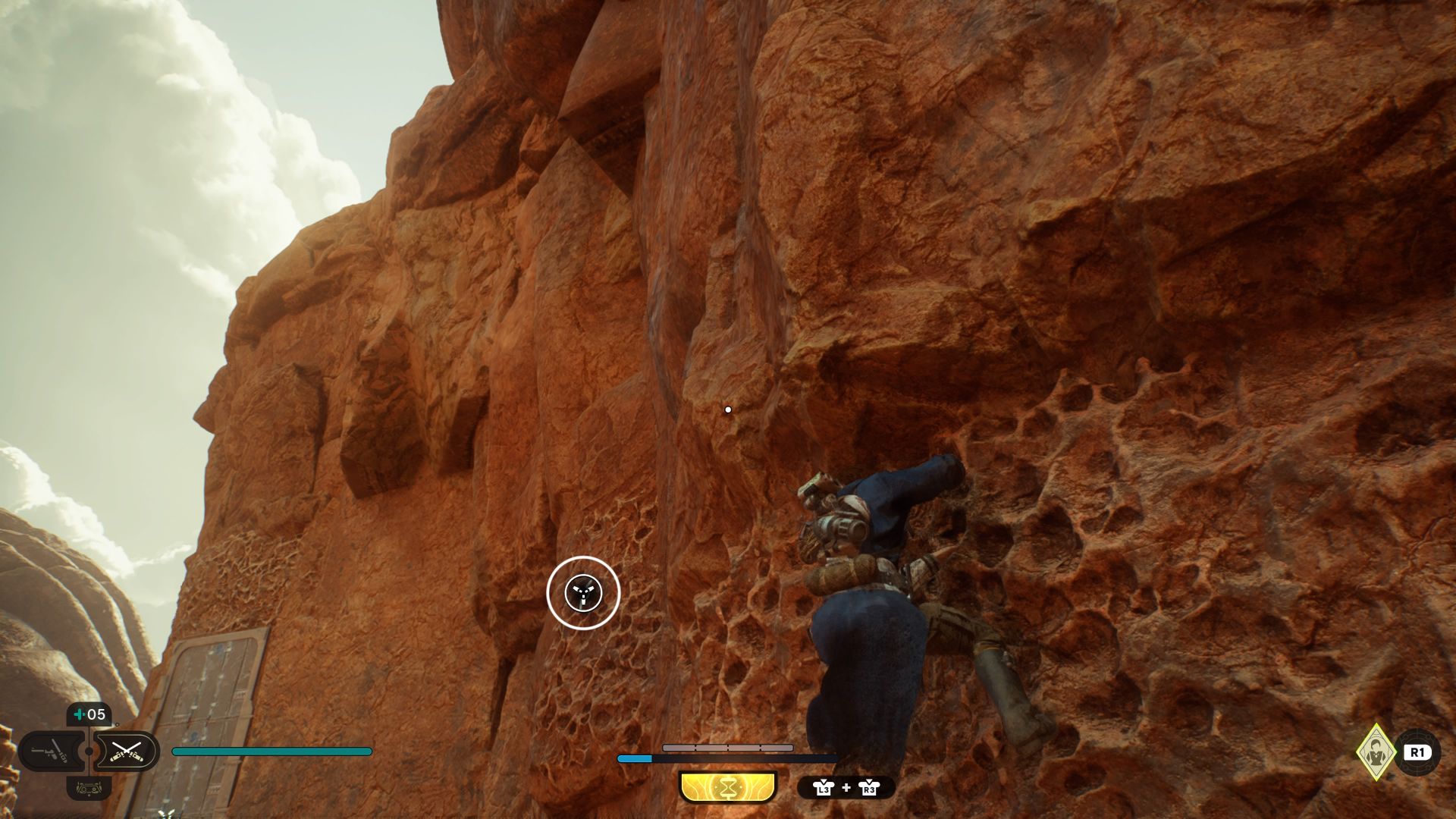This screenshot has height=819, width=1456.
Task: Click the R3 stick icon in the prompt
Action: (871, 789)
